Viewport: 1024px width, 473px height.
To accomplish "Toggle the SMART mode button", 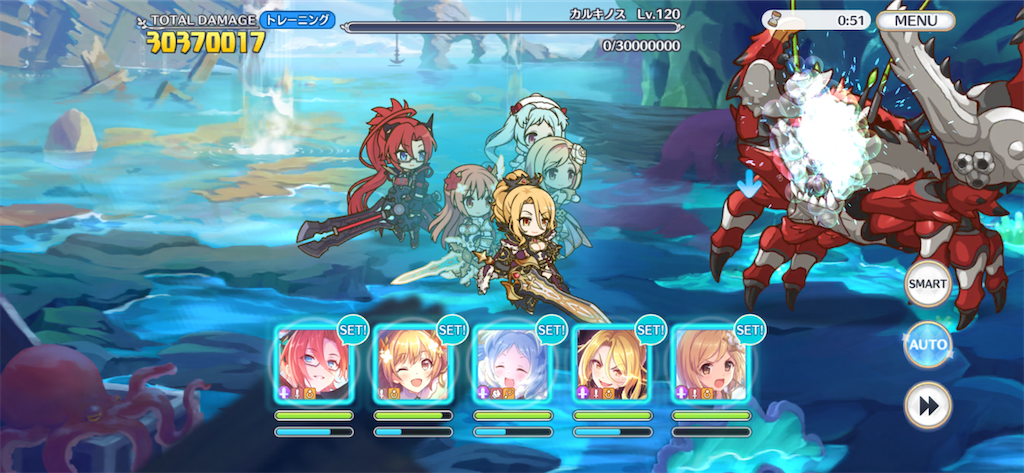I will tap(927, 286).
